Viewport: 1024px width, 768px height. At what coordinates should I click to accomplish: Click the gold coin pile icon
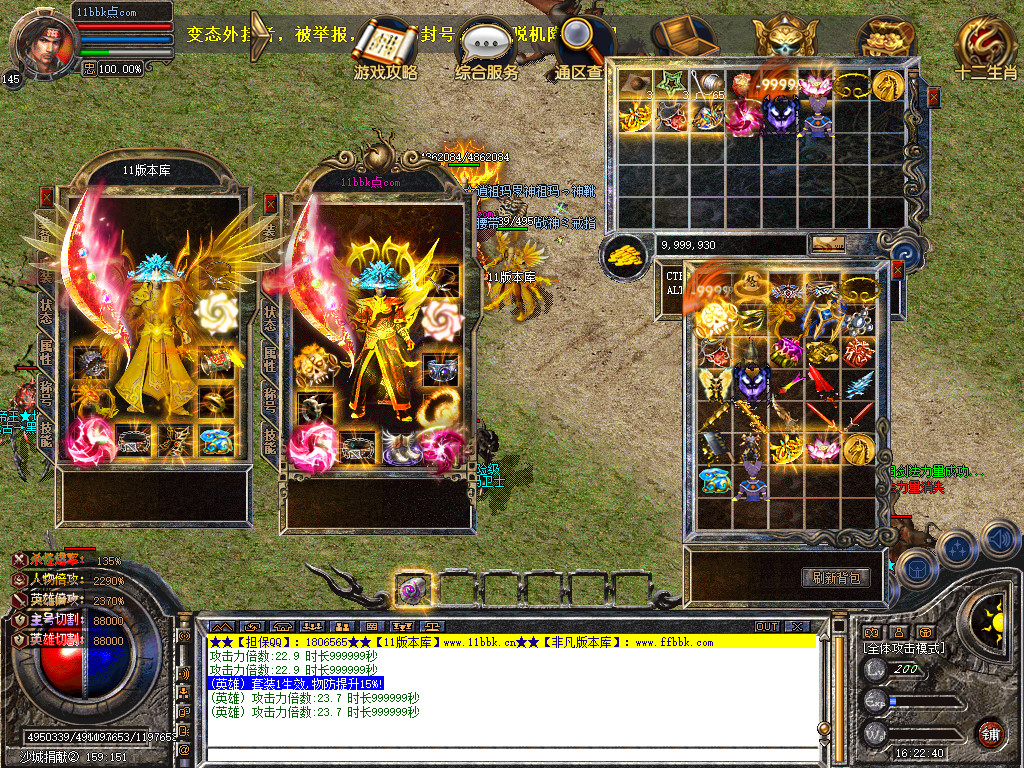(626, 254)
